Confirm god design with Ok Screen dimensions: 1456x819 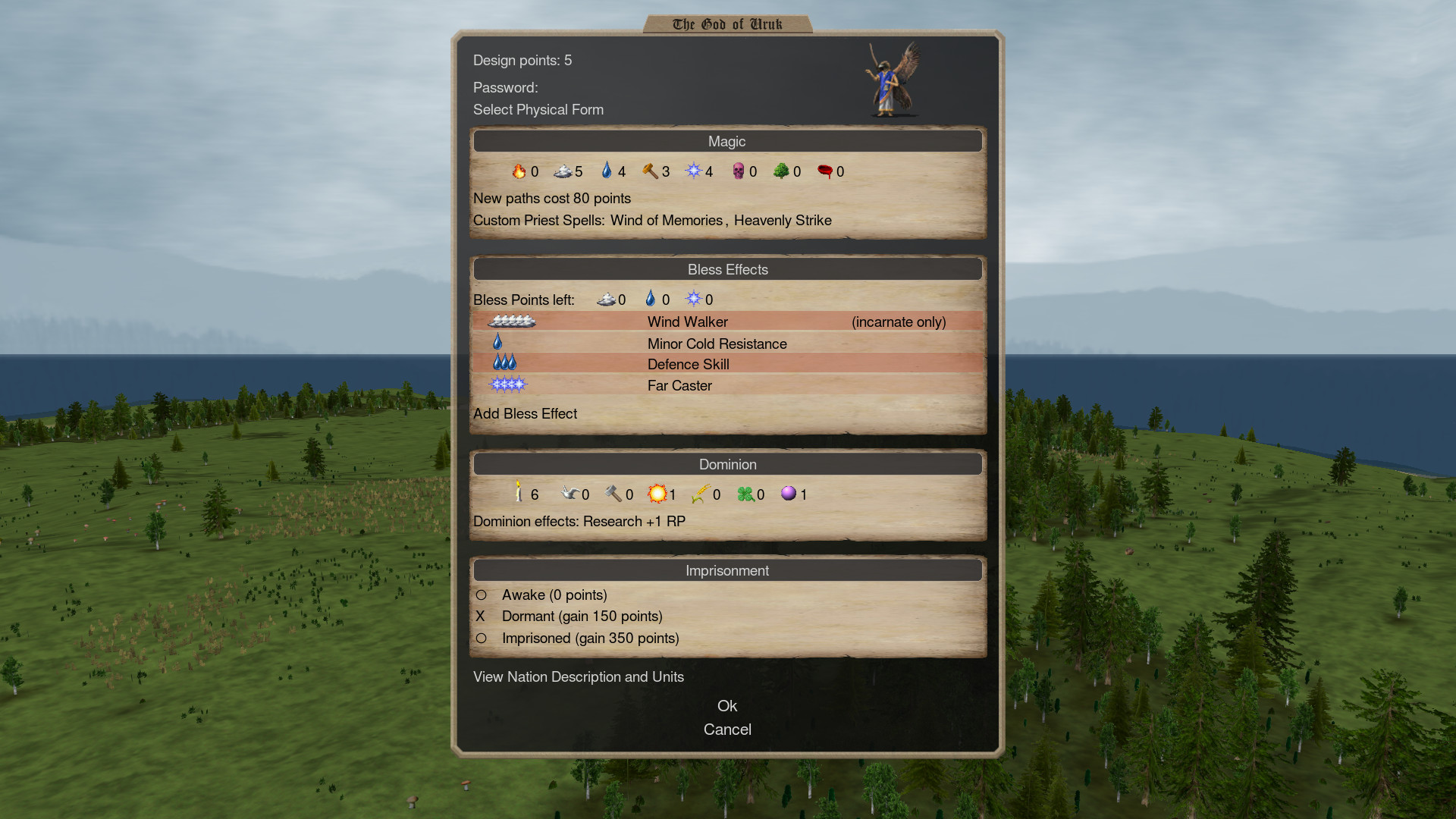point(726,706)
